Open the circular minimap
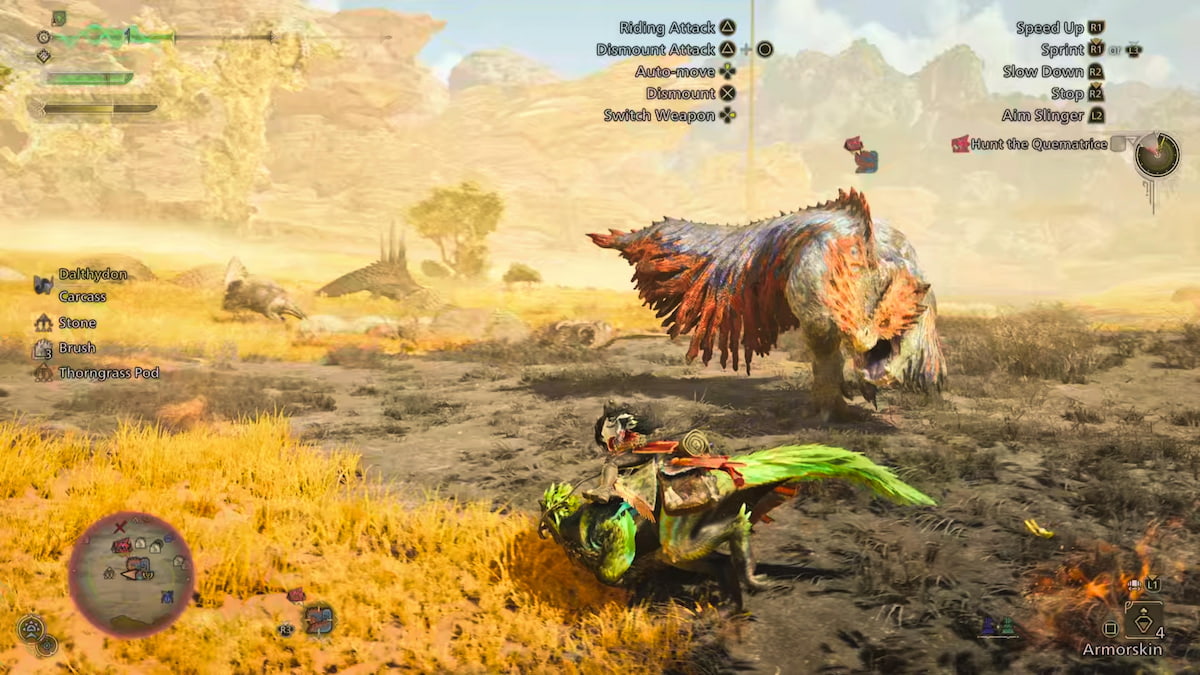 (131, 574)
